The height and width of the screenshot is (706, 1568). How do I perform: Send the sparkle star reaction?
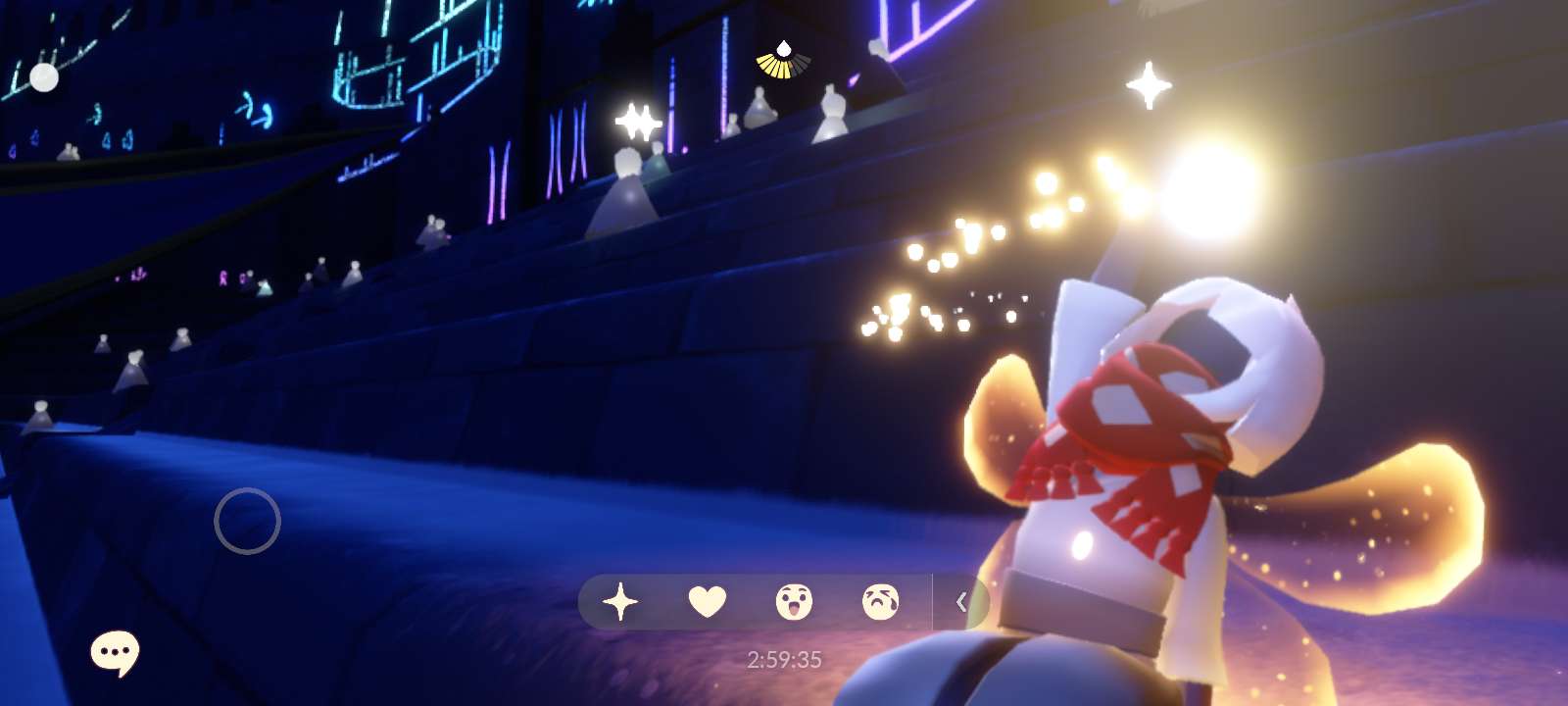point(620,601)
